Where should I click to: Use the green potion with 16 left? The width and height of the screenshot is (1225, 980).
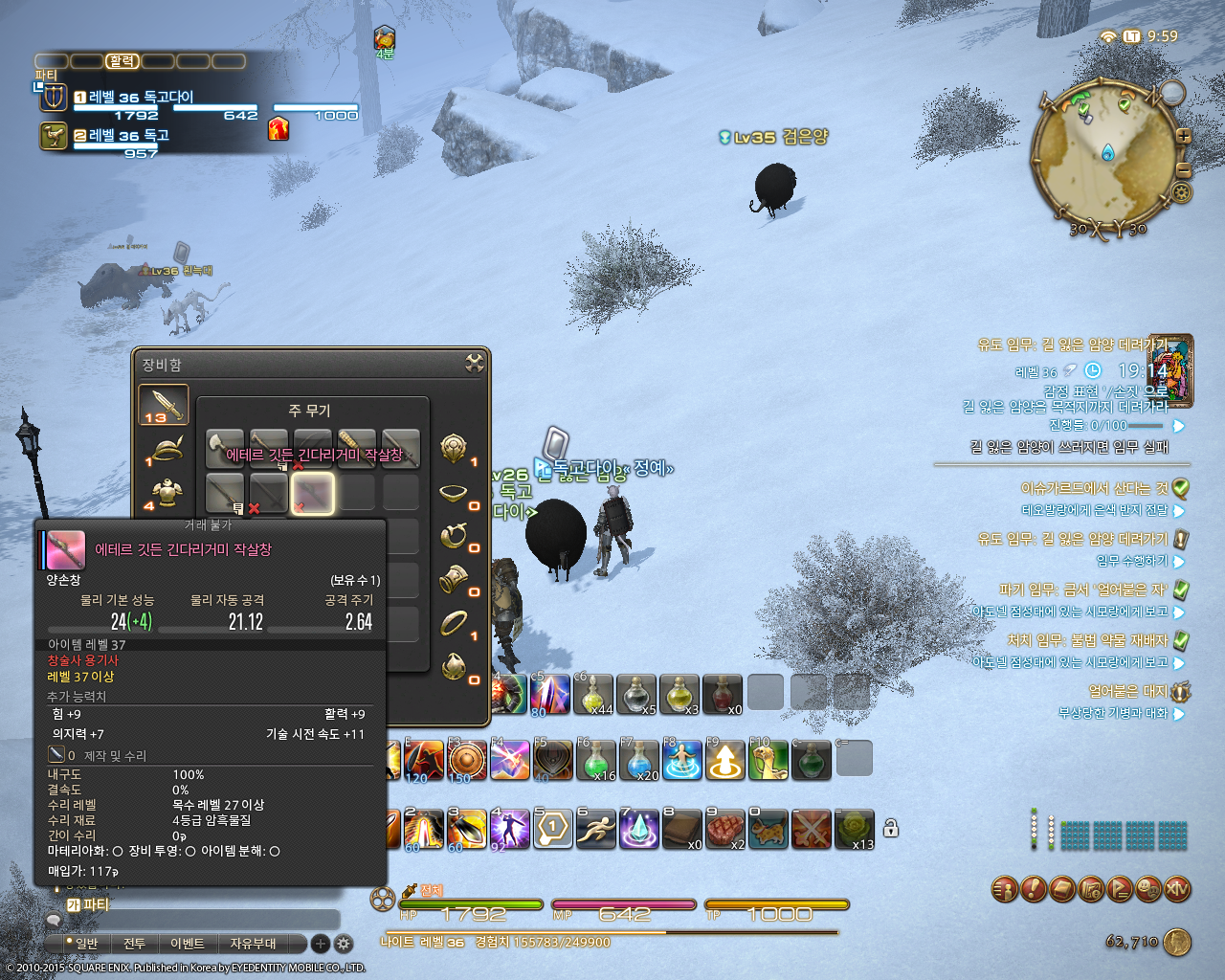pos(595,761)
